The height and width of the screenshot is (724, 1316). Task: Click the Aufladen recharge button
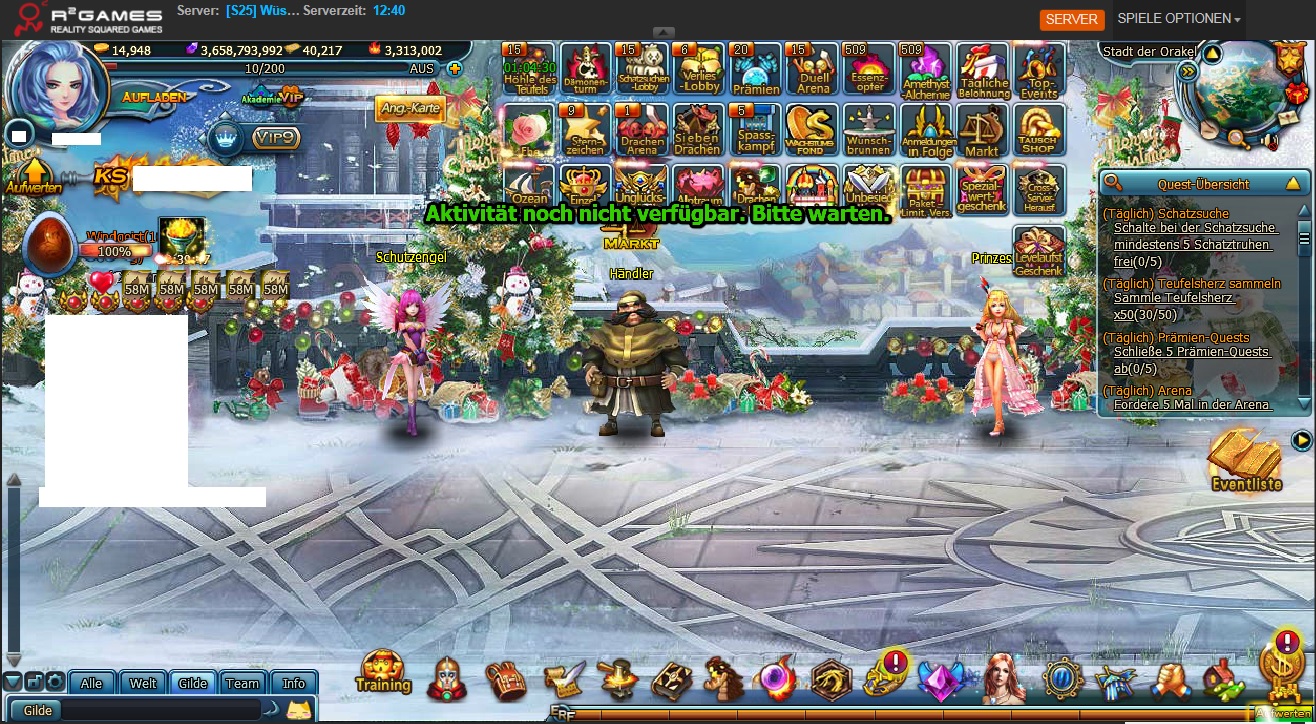[x=155, y=97]
